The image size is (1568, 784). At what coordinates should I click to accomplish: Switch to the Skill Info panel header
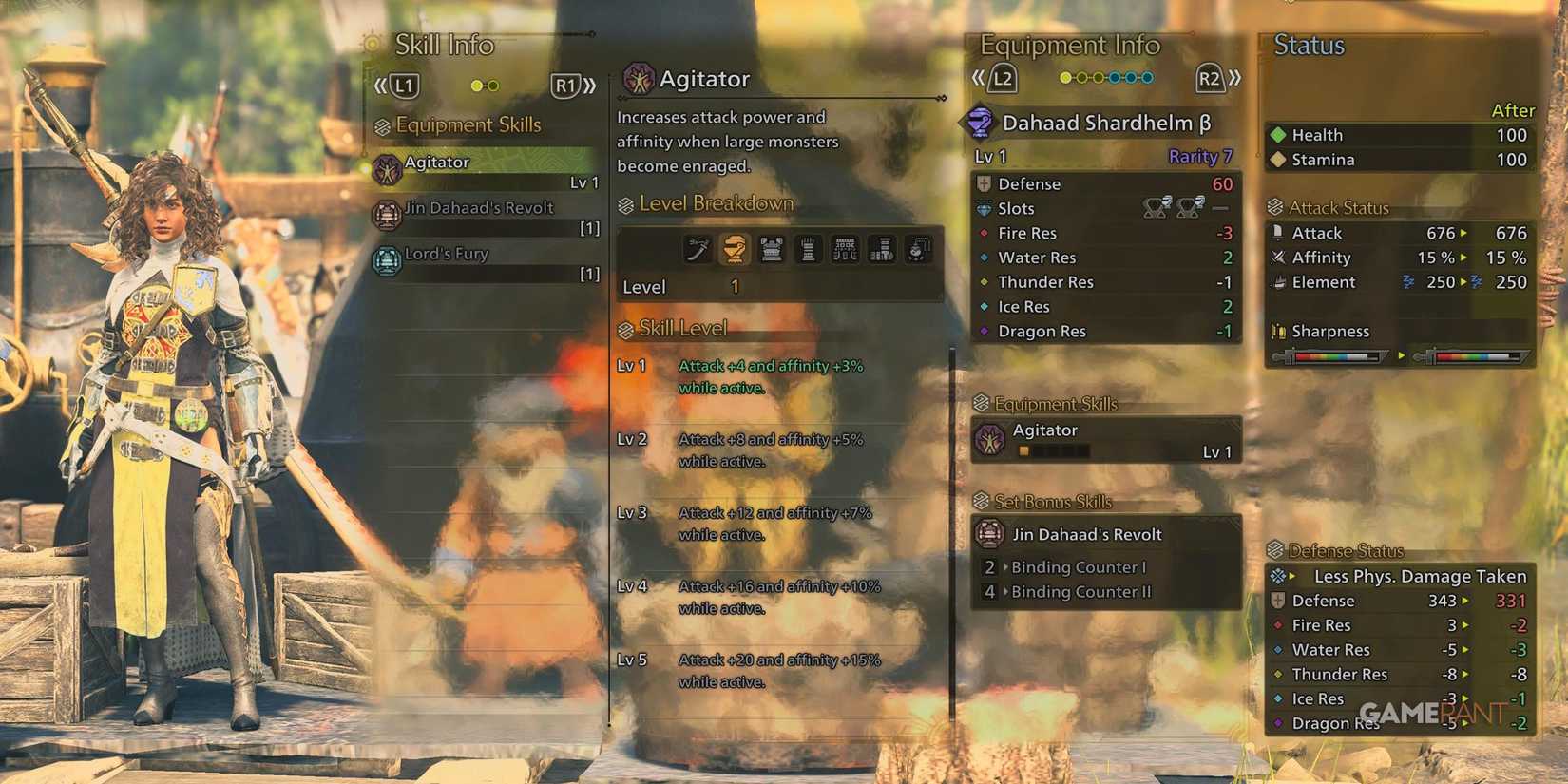click(x=443, y=45)
